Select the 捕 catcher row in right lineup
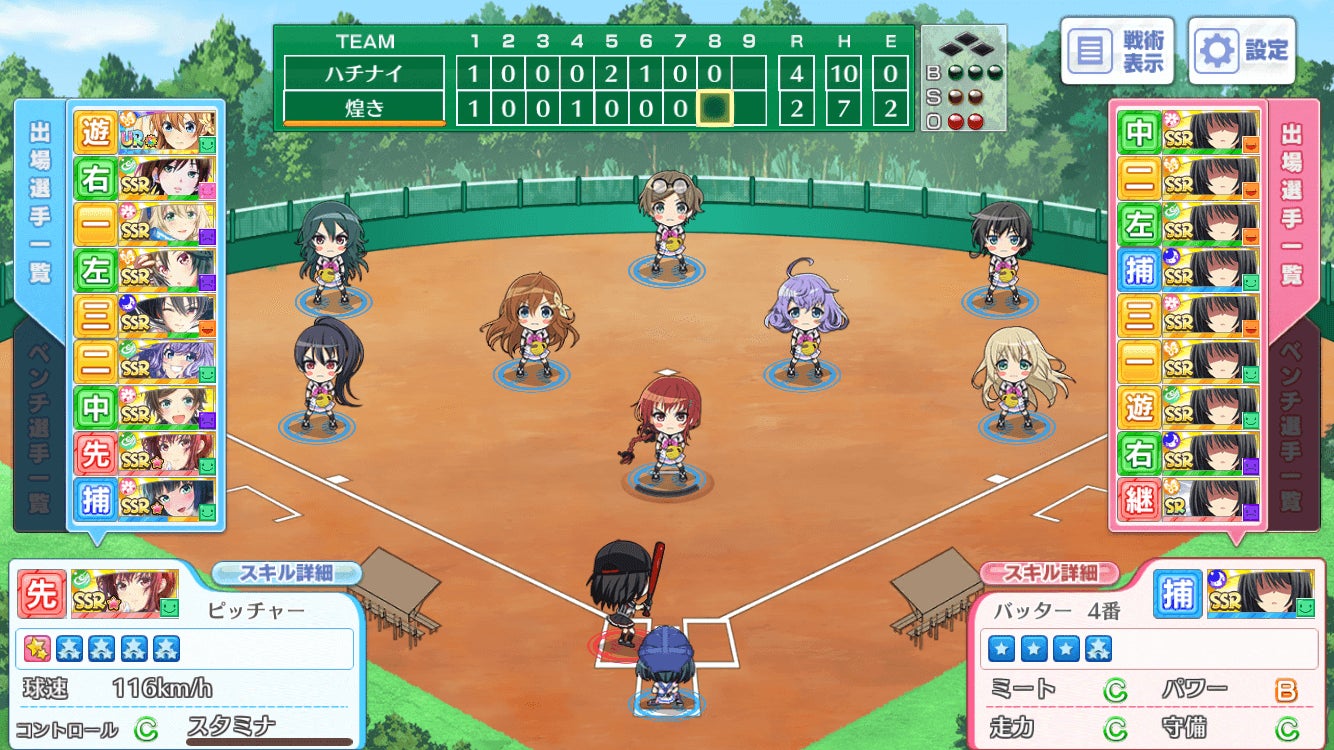1334x750 pixels. tap(1188, 269)
